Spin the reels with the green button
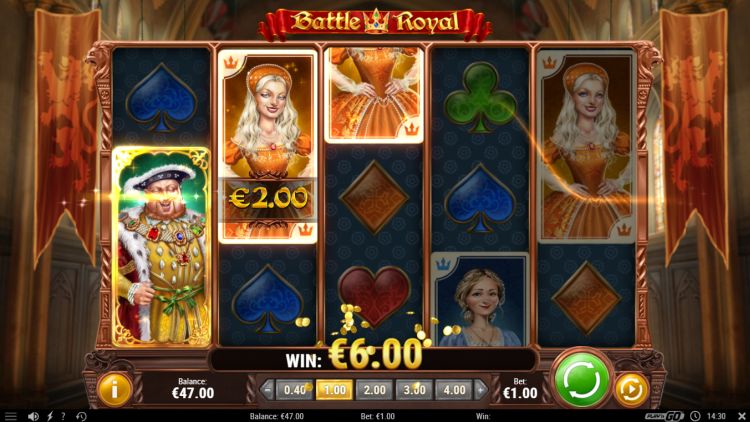The height and width of the screenshot is (422, 750). point(582,379)
